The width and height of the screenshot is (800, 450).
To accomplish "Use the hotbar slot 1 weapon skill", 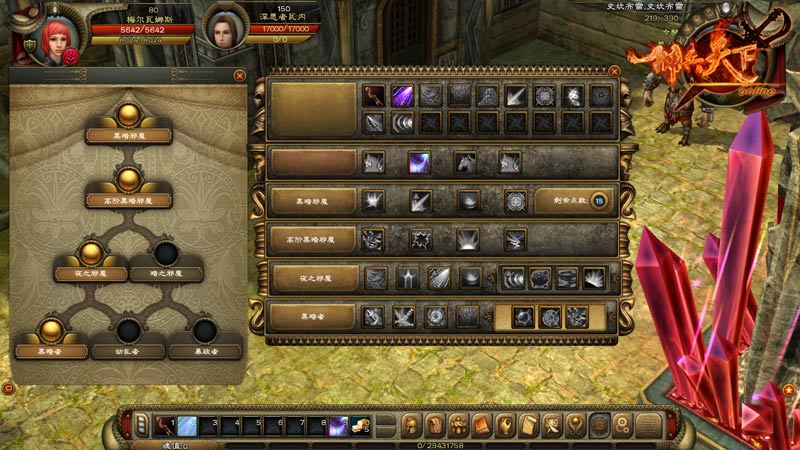I will pyautogui.click(x=163, y=426).
